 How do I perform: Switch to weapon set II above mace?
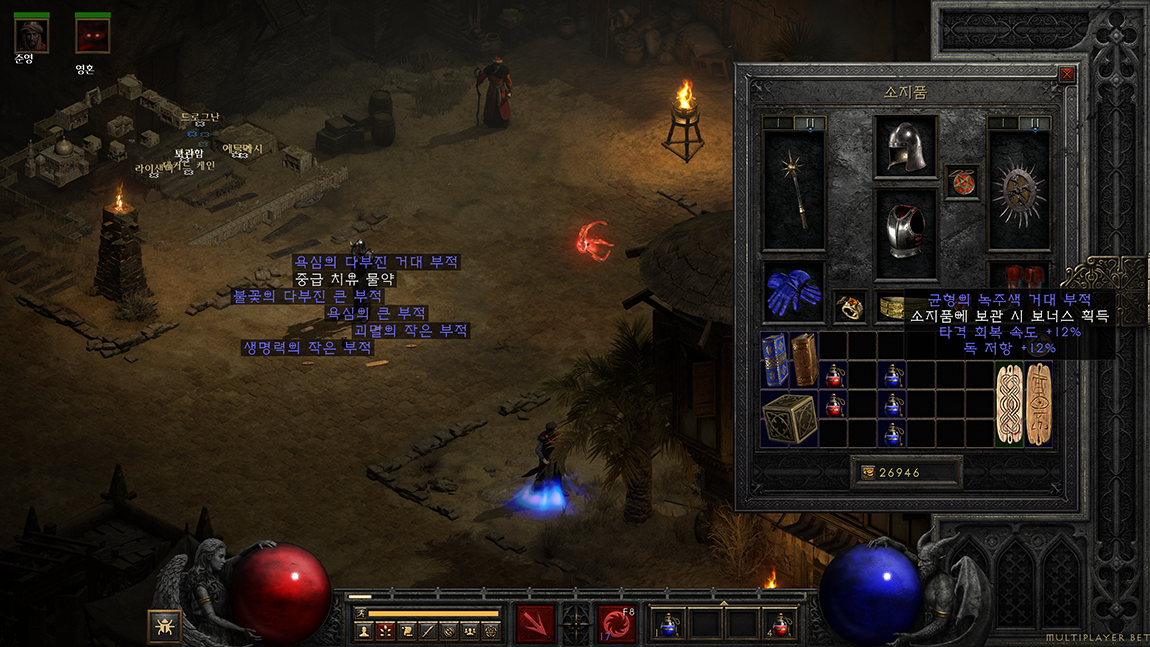[x=810, y=123]
